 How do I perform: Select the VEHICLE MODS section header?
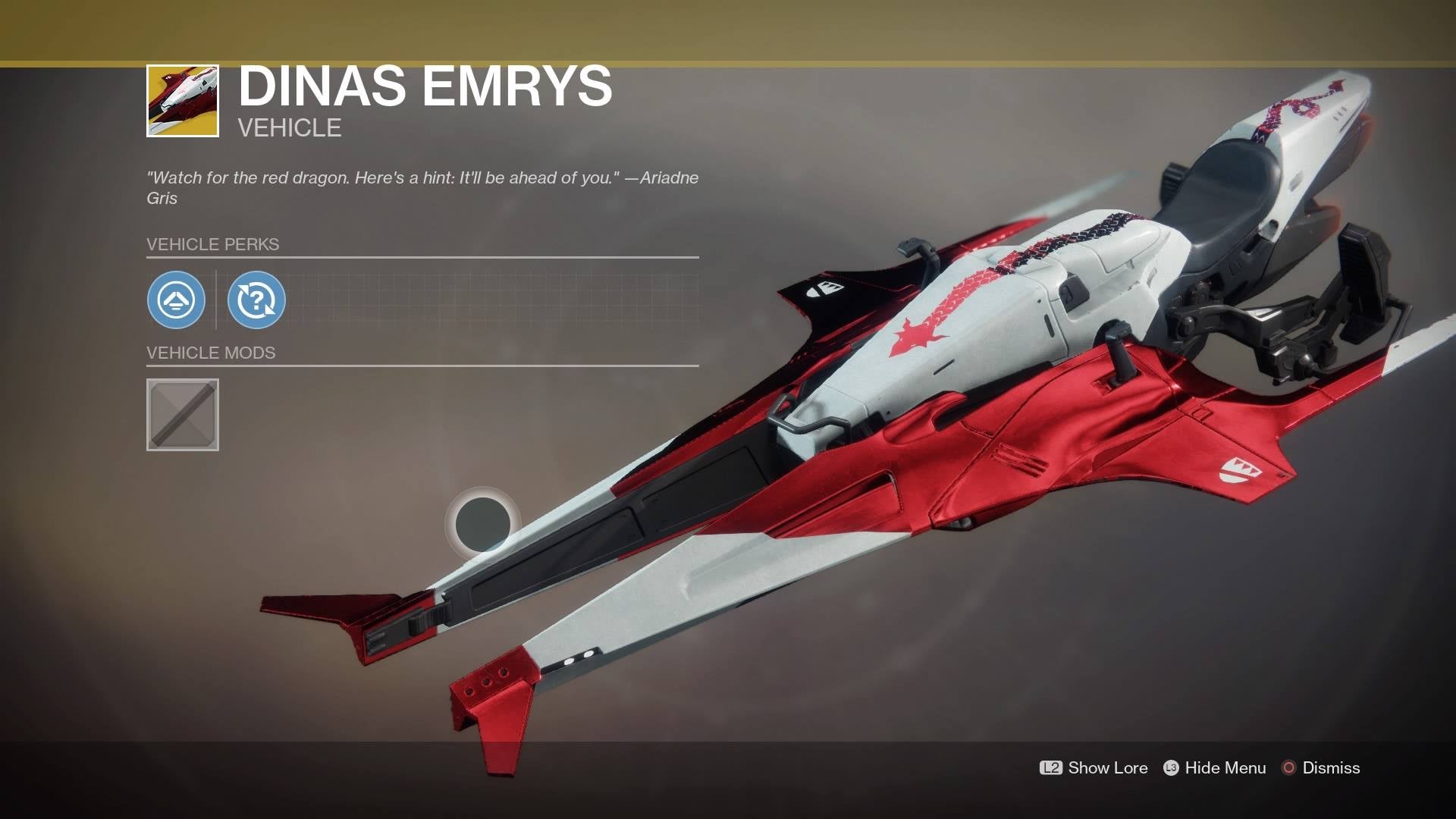tap(212, 353)
